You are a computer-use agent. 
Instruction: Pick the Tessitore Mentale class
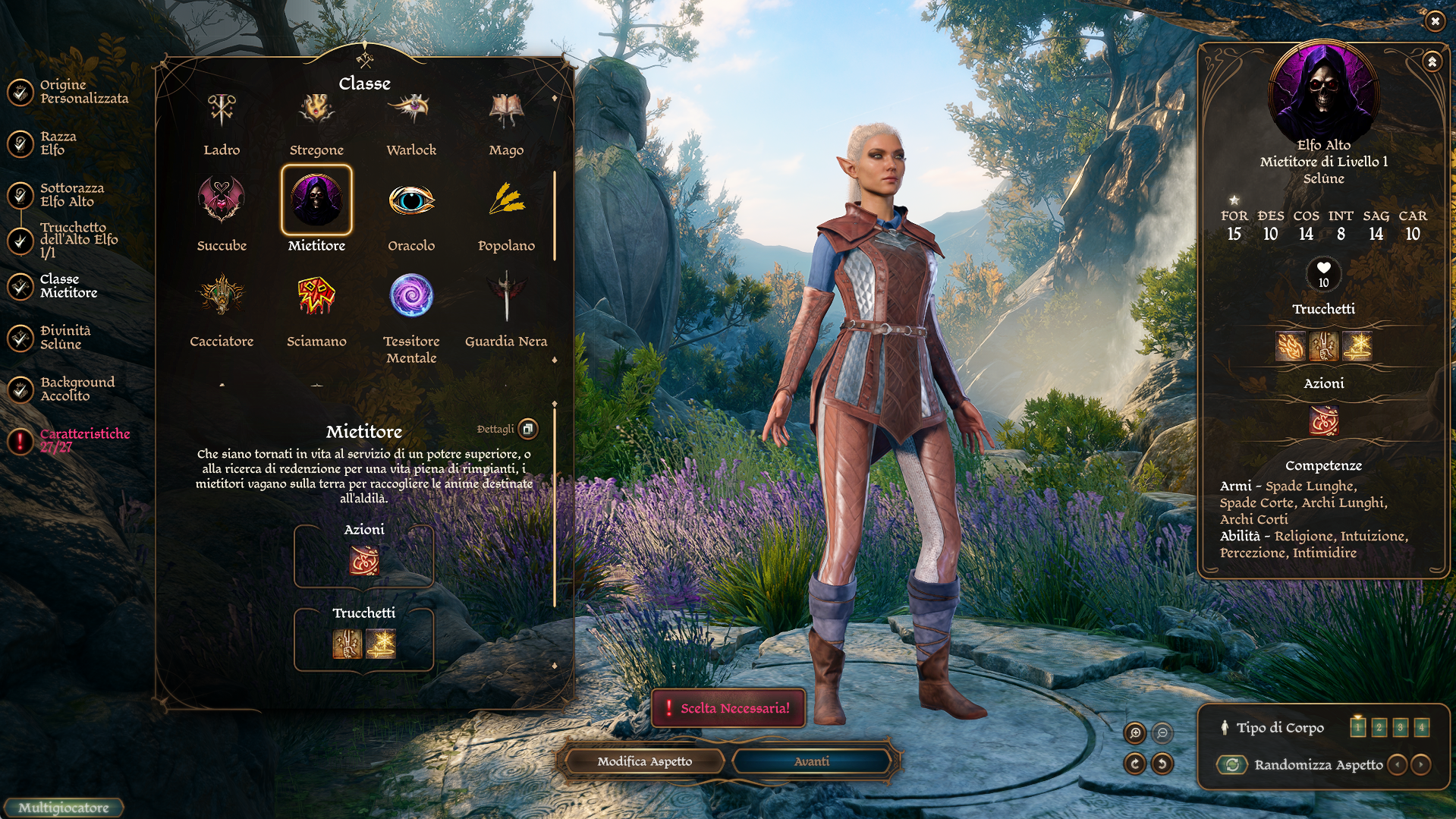point(411,296)
